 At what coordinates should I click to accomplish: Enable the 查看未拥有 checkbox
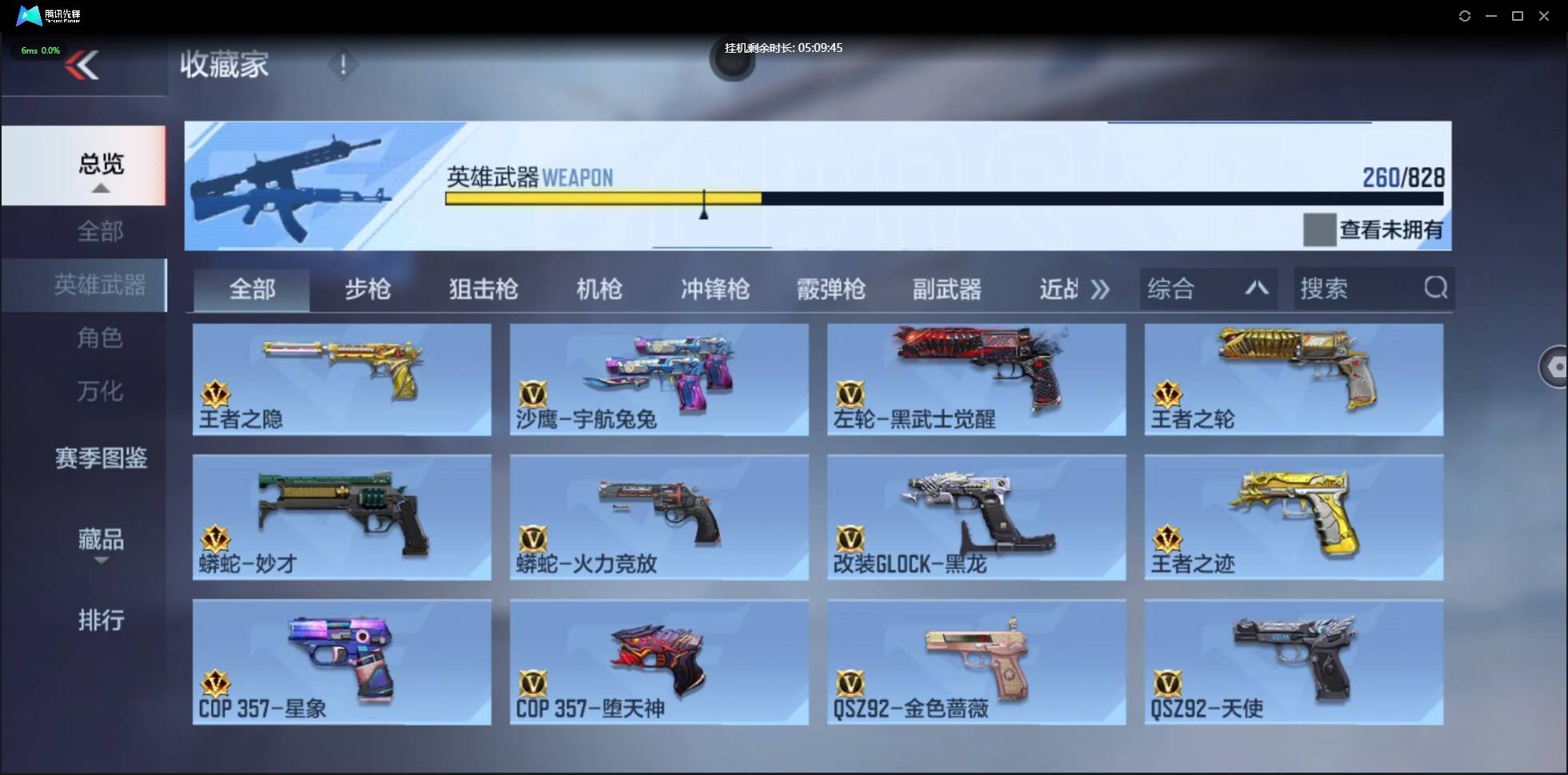click(1319, 230)
